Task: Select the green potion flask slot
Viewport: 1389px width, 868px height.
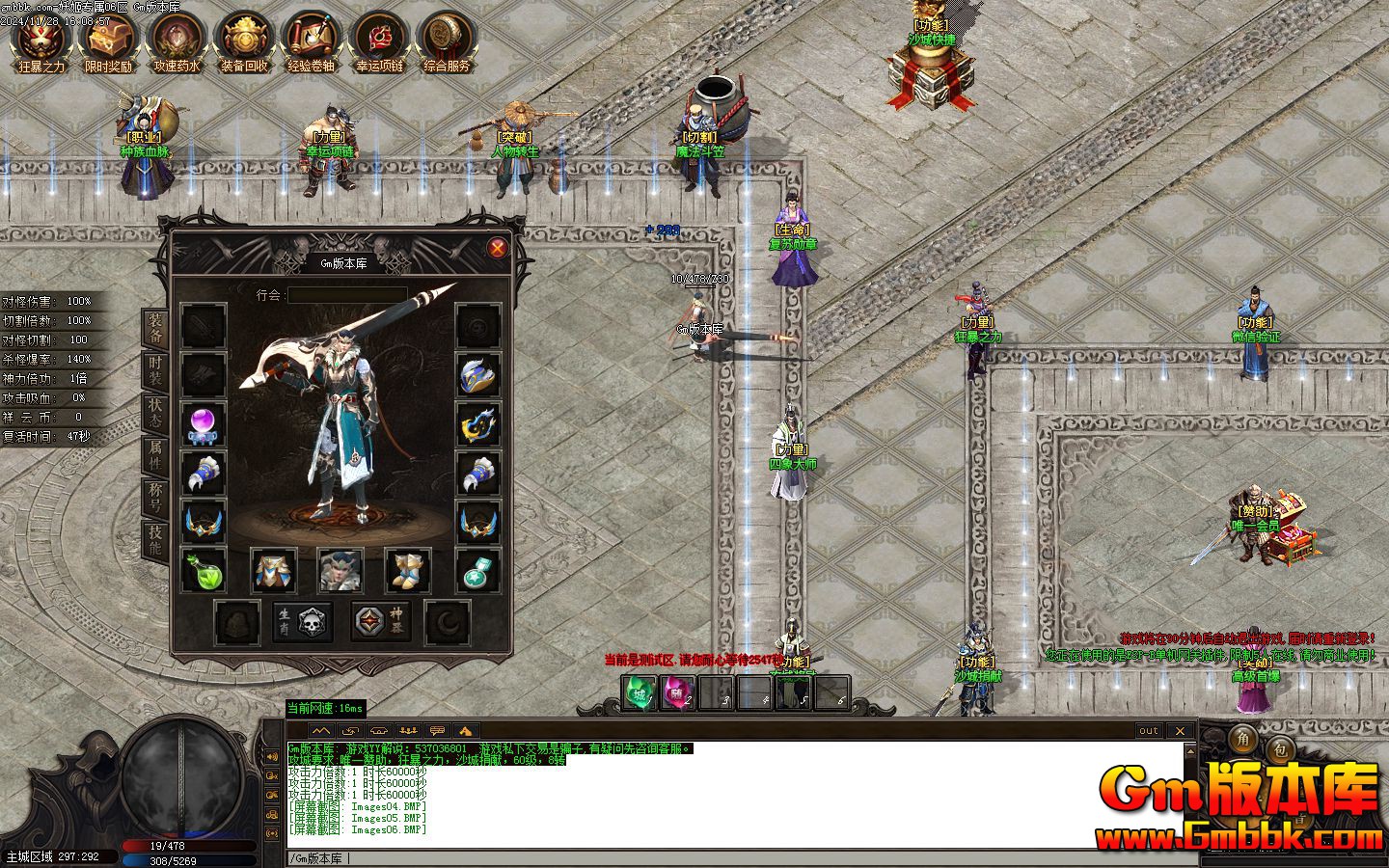Action: 204,570
